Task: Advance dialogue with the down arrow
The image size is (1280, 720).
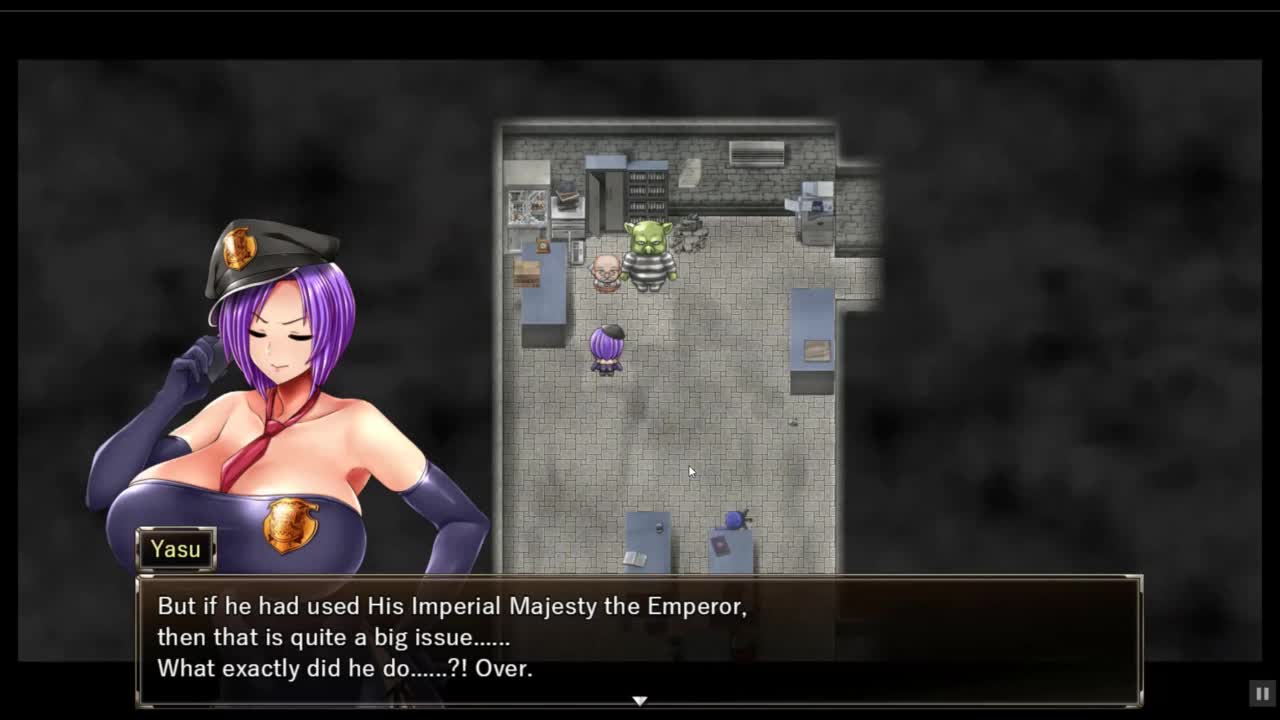Action: (640, 701)
